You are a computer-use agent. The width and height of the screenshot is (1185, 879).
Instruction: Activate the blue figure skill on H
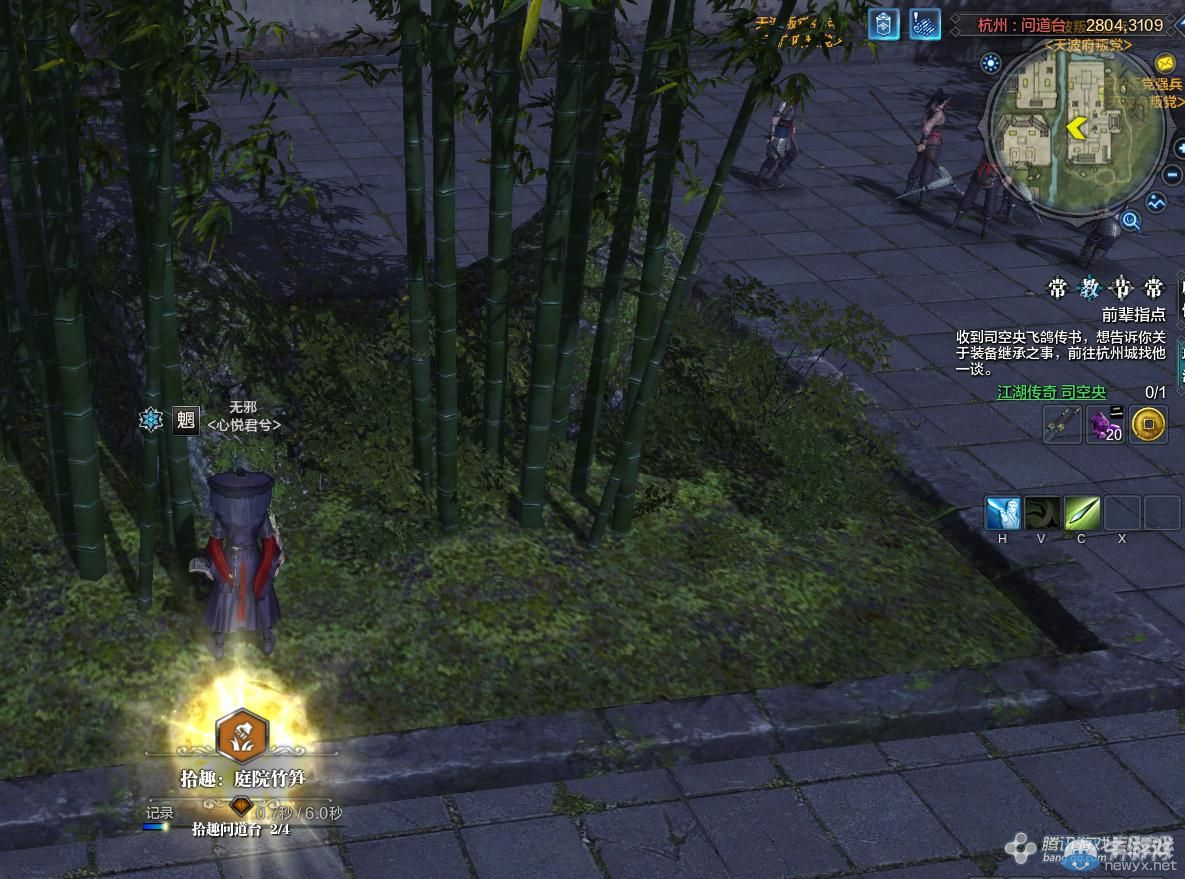click(x=1003, y=514)
